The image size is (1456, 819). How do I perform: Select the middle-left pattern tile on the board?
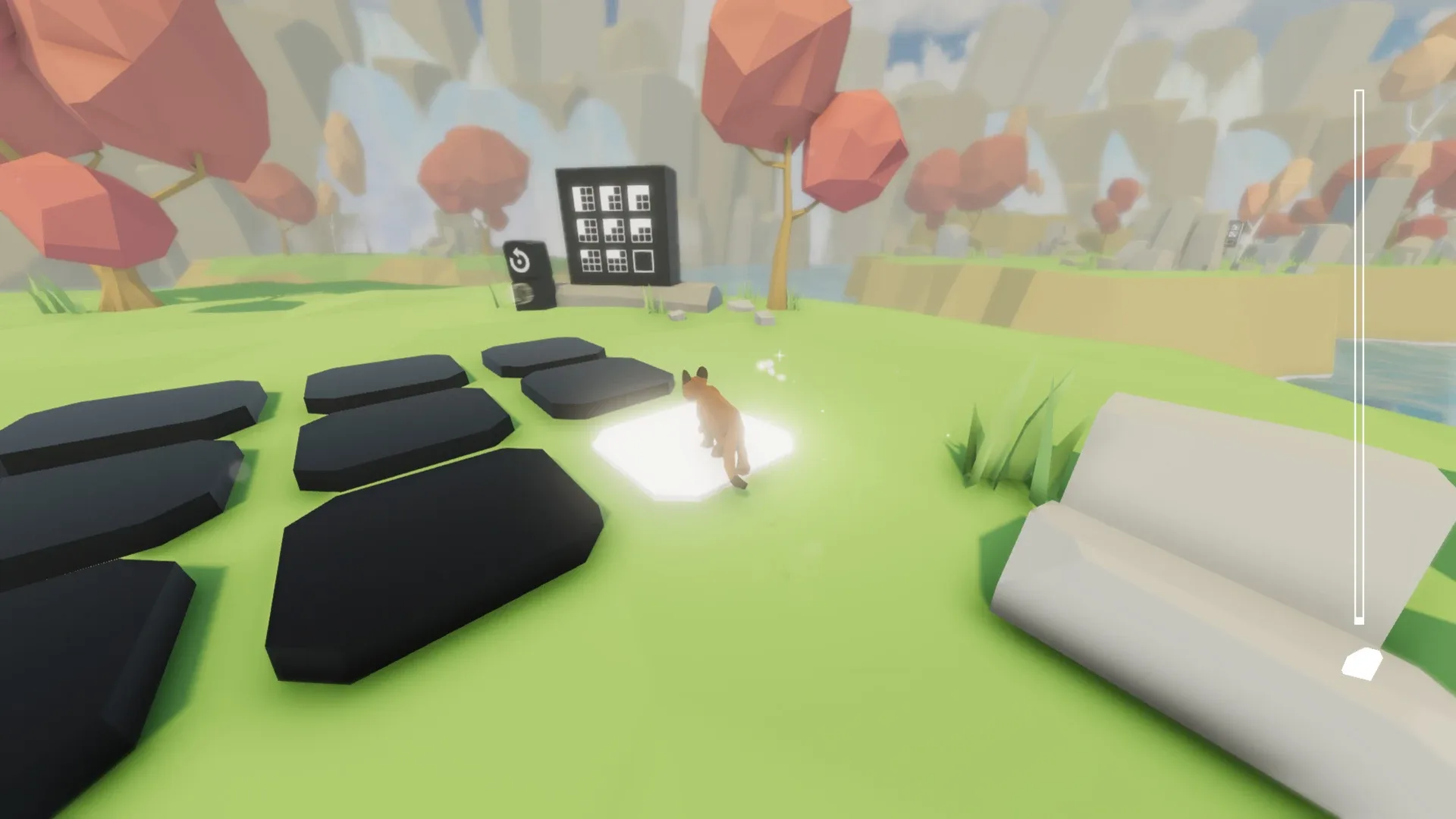[587, 230]
